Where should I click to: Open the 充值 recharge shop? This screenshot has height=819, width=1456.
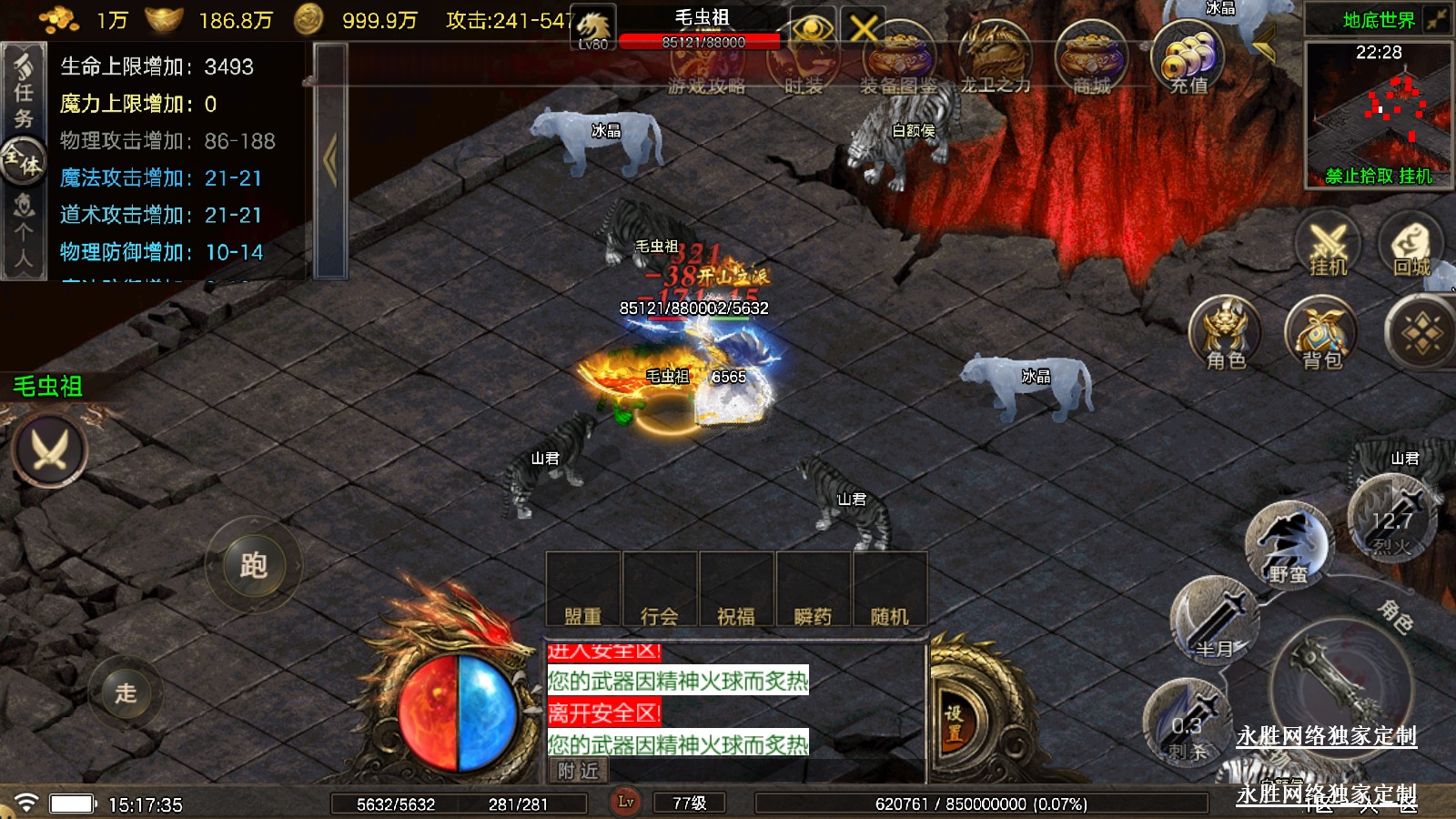1188,58
